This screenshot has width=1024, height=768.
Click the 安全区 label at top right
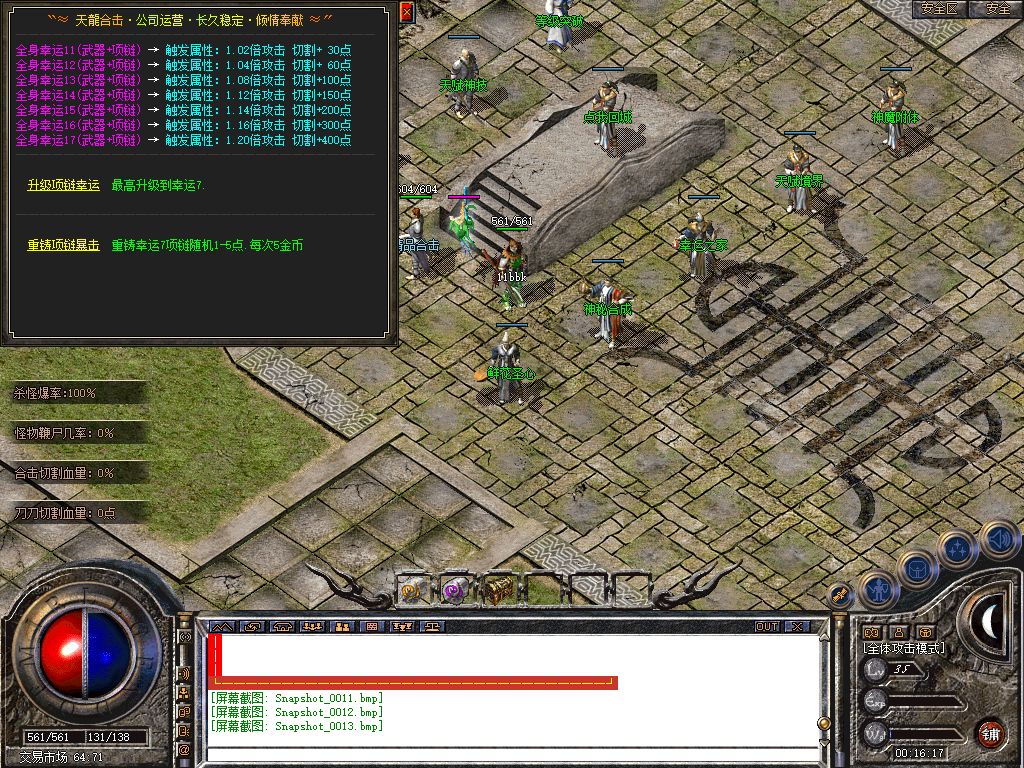pos(939,9)
